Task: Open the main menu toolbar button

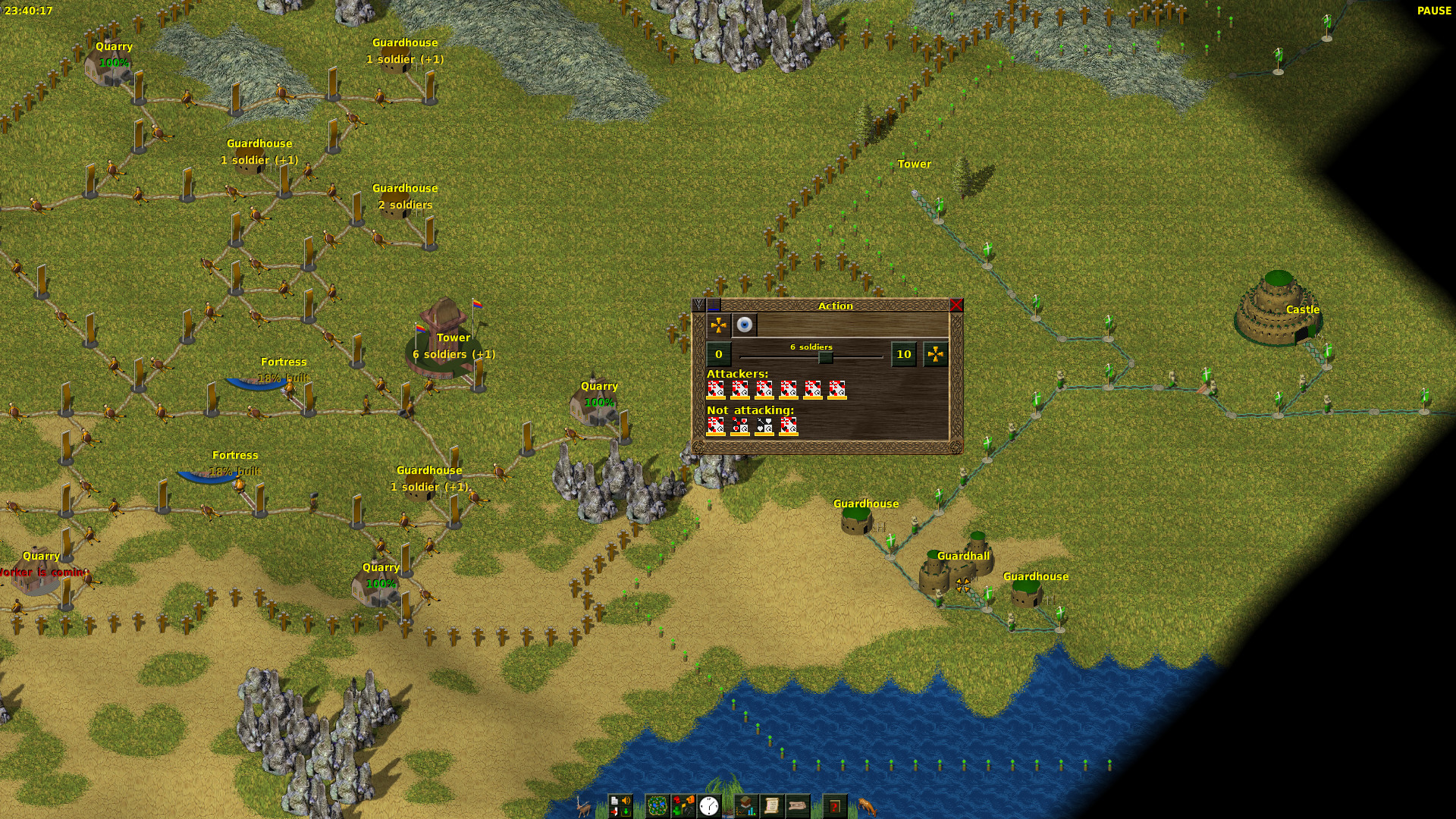Action: [620, 805]
